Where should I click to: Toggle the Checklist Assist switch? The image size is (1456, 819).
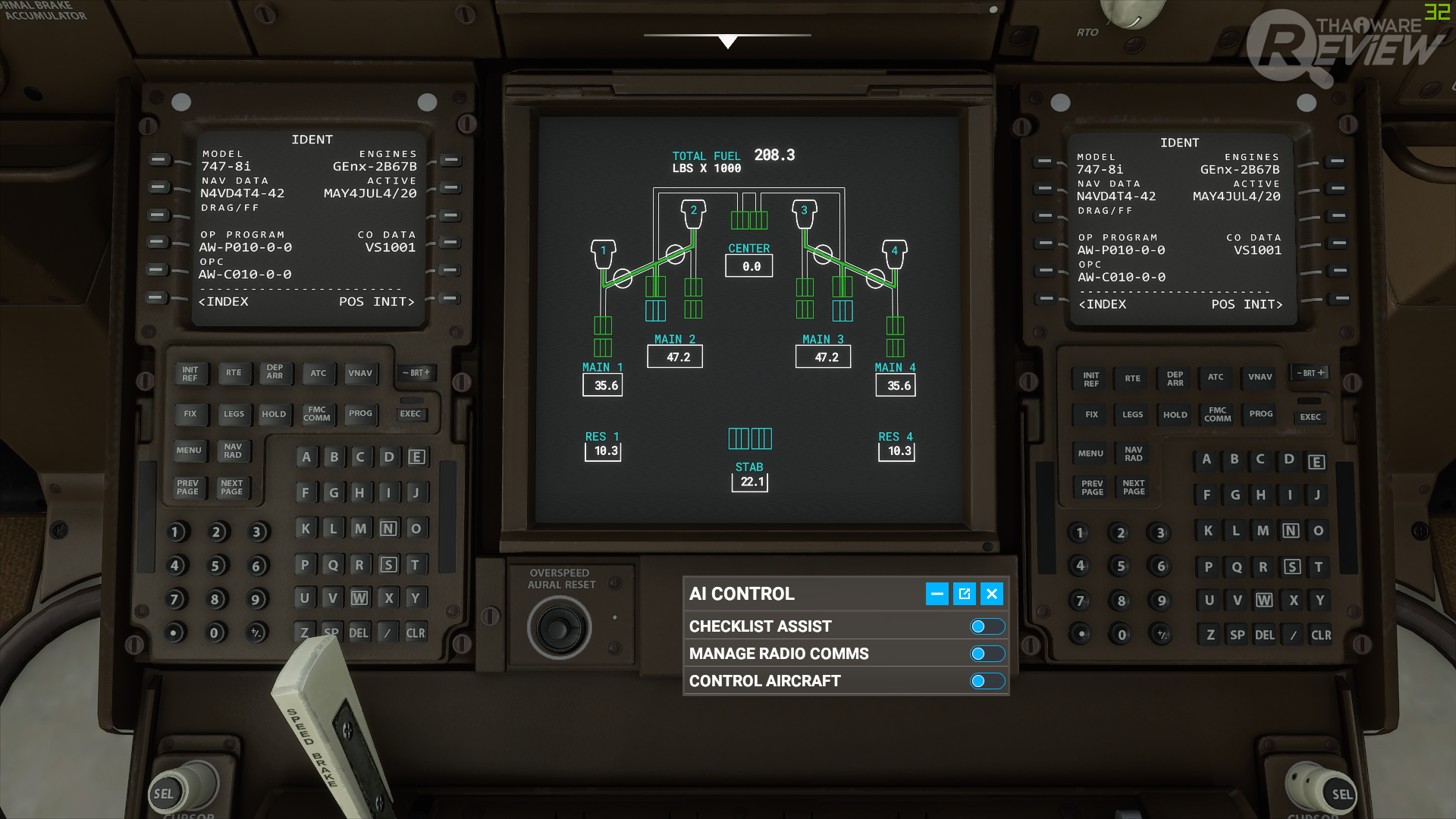pos(987,626)
